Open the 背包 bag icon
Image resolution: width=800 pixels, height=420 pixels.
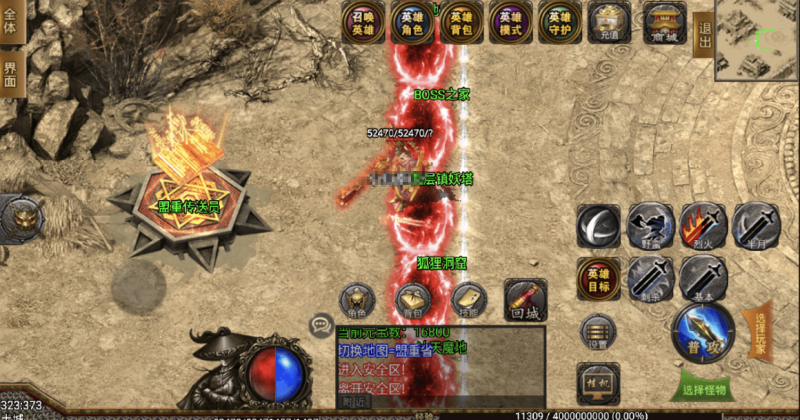point(411,300)
